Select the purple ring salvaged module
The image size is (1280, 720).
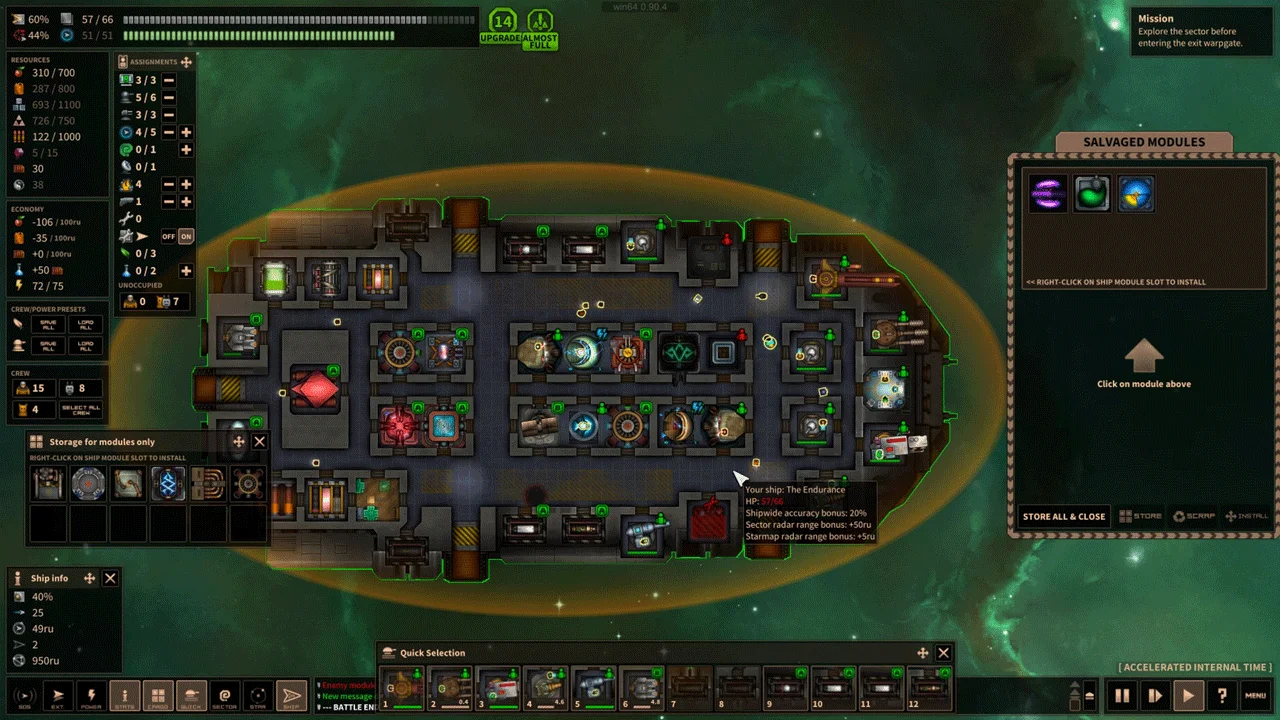point(1048,194)
